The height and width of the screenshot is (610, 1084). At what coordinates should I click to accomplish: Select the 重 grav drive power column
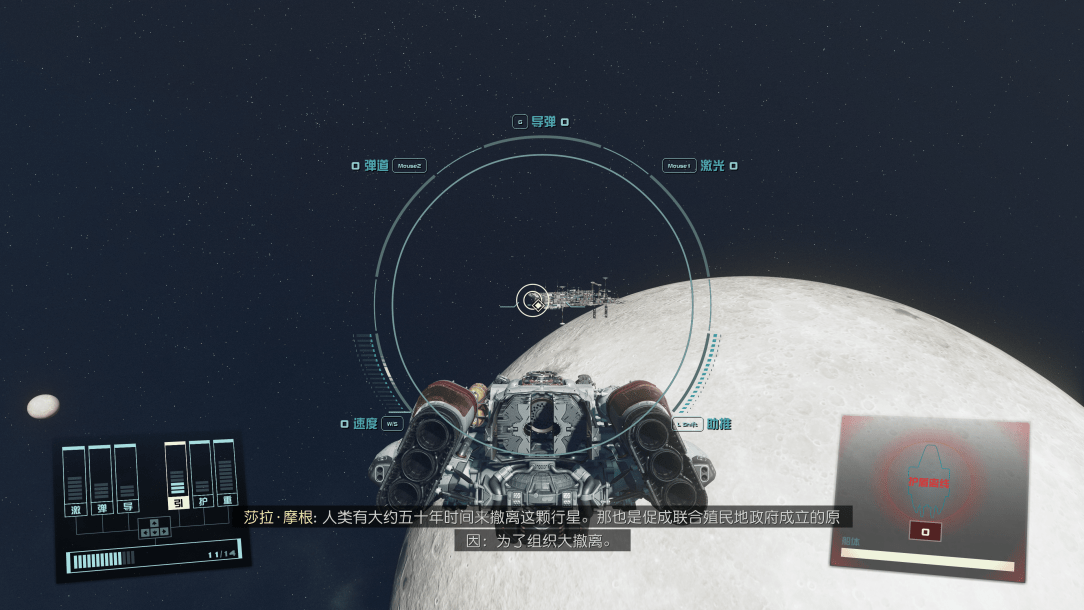(227, 476)
